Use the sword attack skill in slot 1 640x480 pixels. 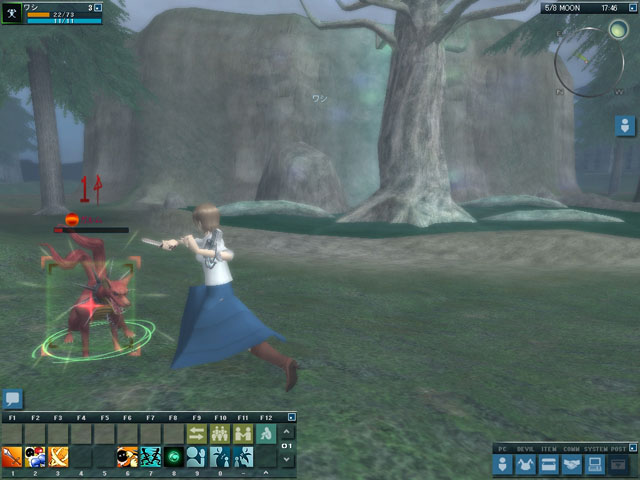(12, 457)
